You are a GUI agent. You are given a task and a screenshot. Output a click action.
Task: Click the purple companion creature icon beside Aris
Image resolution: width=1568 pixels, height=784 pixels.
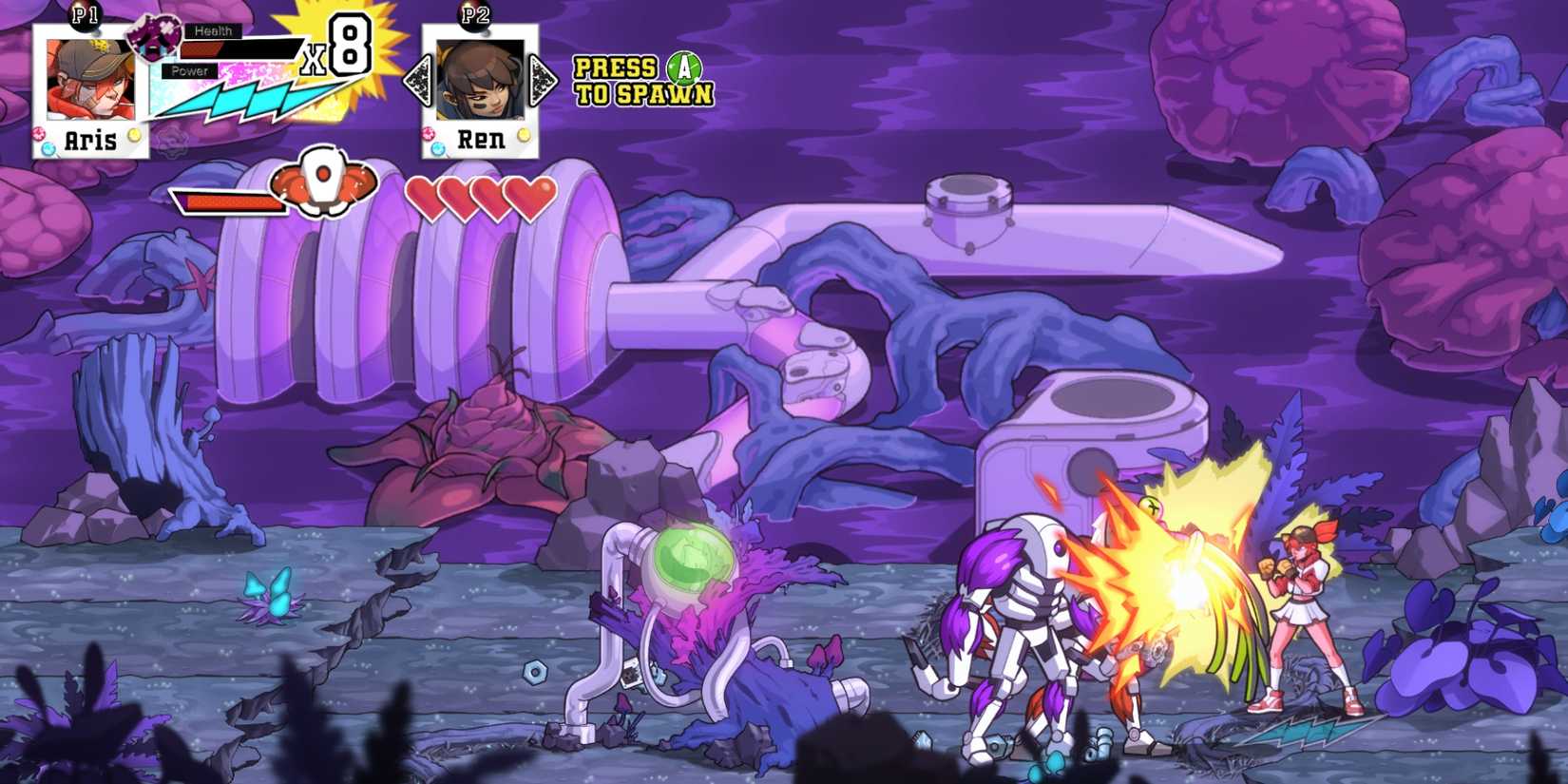click(x=155, y=36)
